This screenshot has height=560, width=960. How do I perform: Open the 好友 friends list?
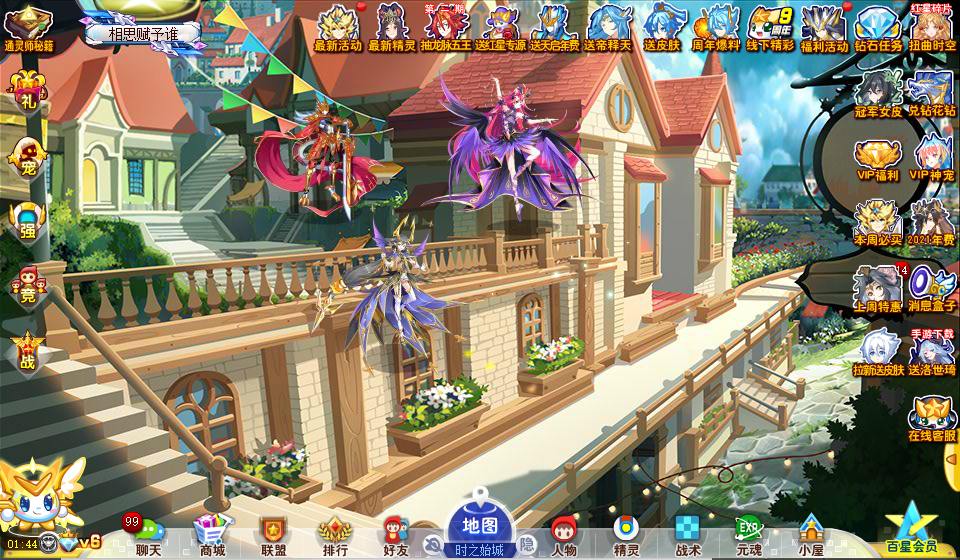tap(396, 536)
